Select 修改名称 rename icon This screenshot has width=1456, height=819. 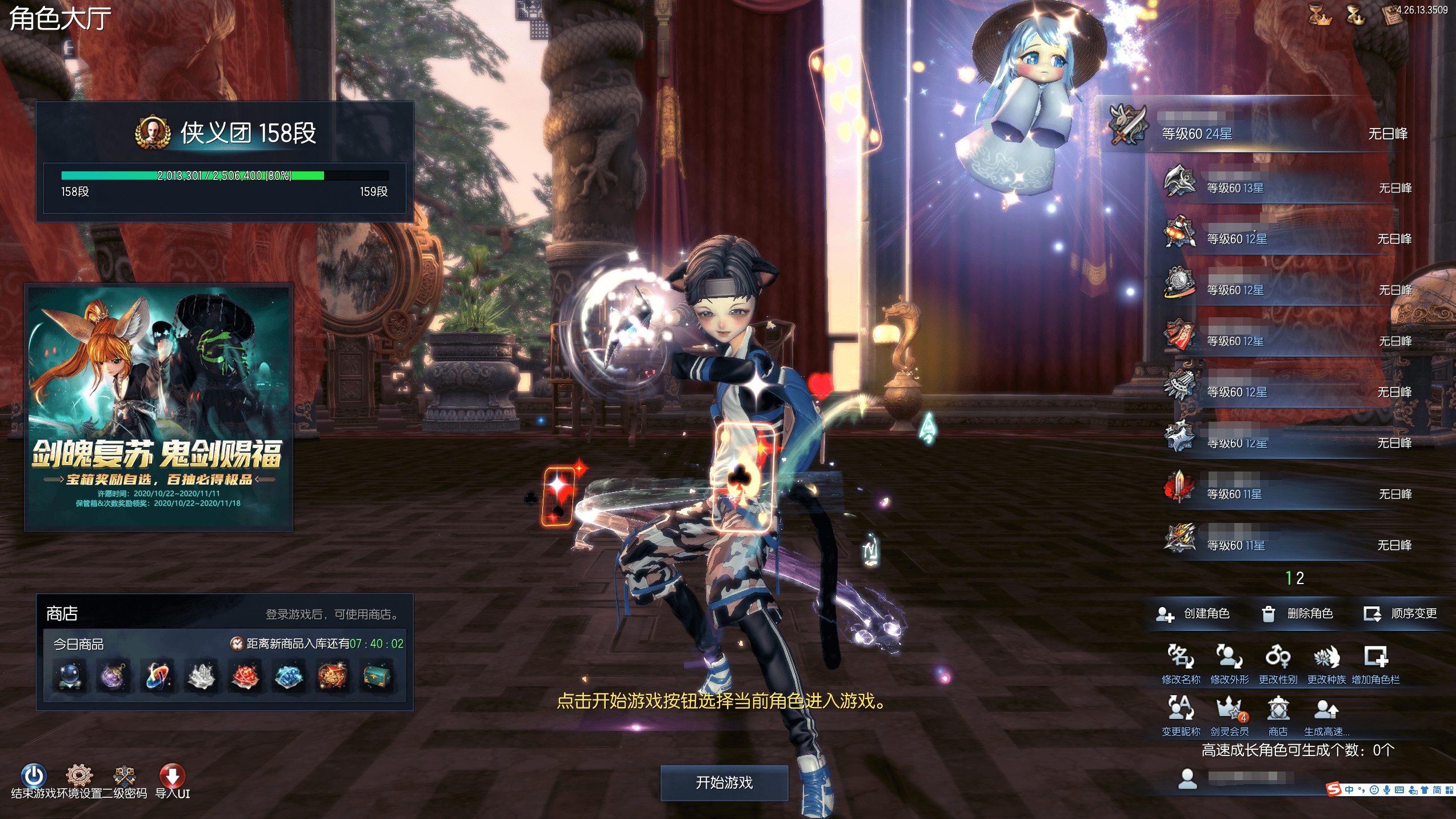click(x=1181, y=658)
